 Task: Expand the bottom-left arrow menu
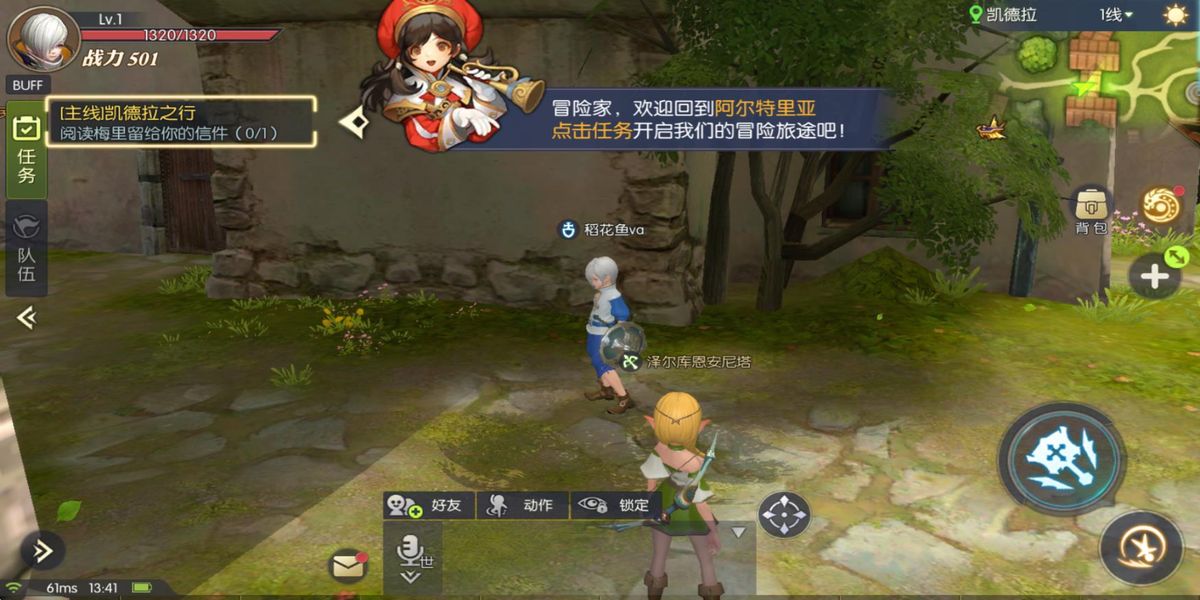[42, 550]
